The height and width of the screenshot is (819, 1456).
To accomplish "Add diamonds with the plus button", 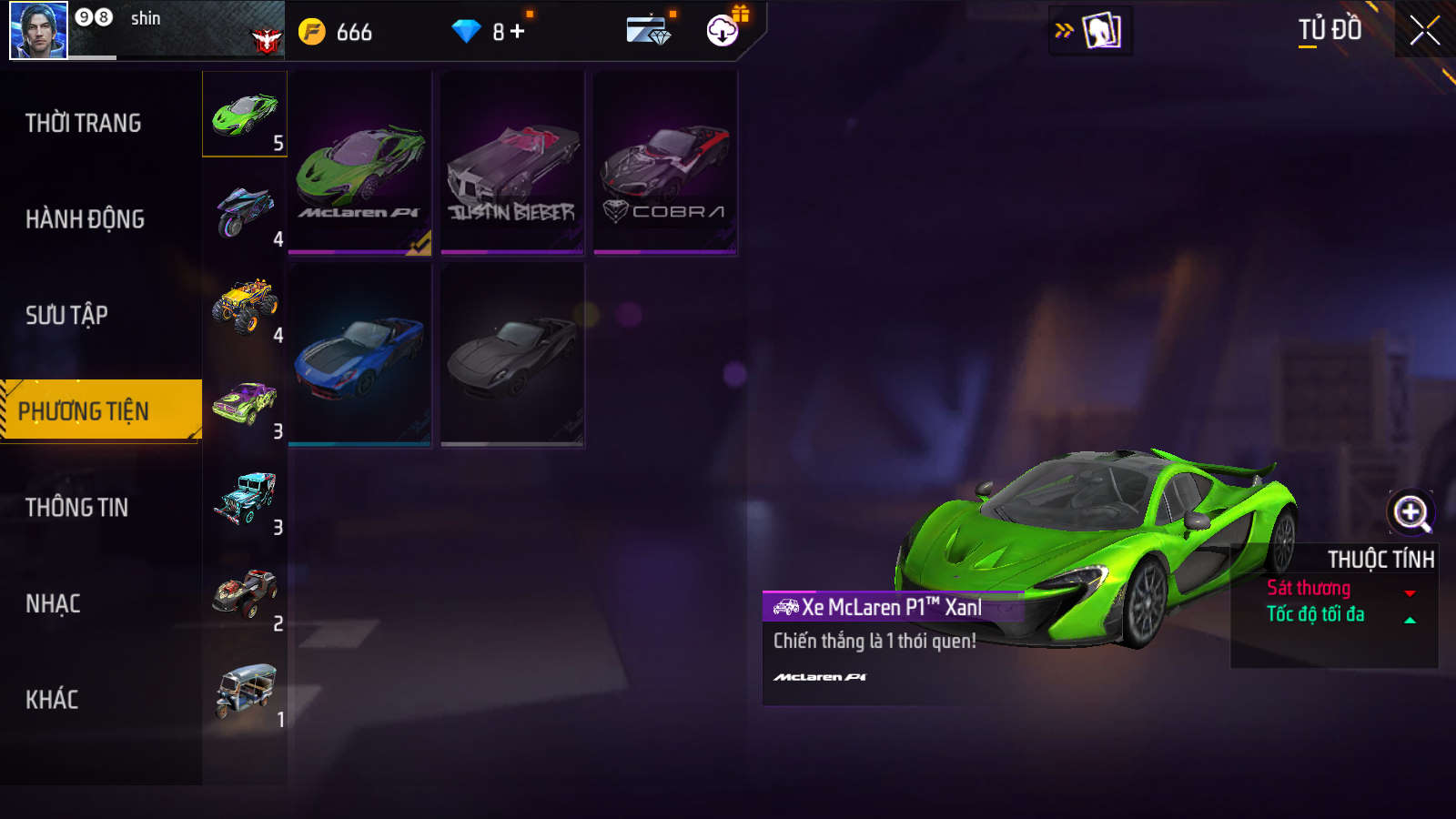I will pos(518,32).
